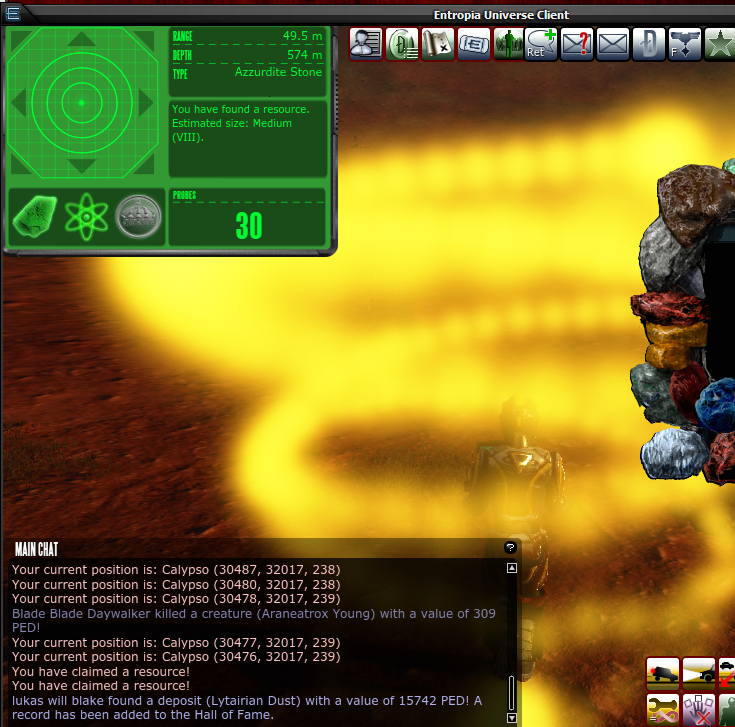
Task: Click the radar's up arrow
Action: pyautogui.click(x=81, y=41)
